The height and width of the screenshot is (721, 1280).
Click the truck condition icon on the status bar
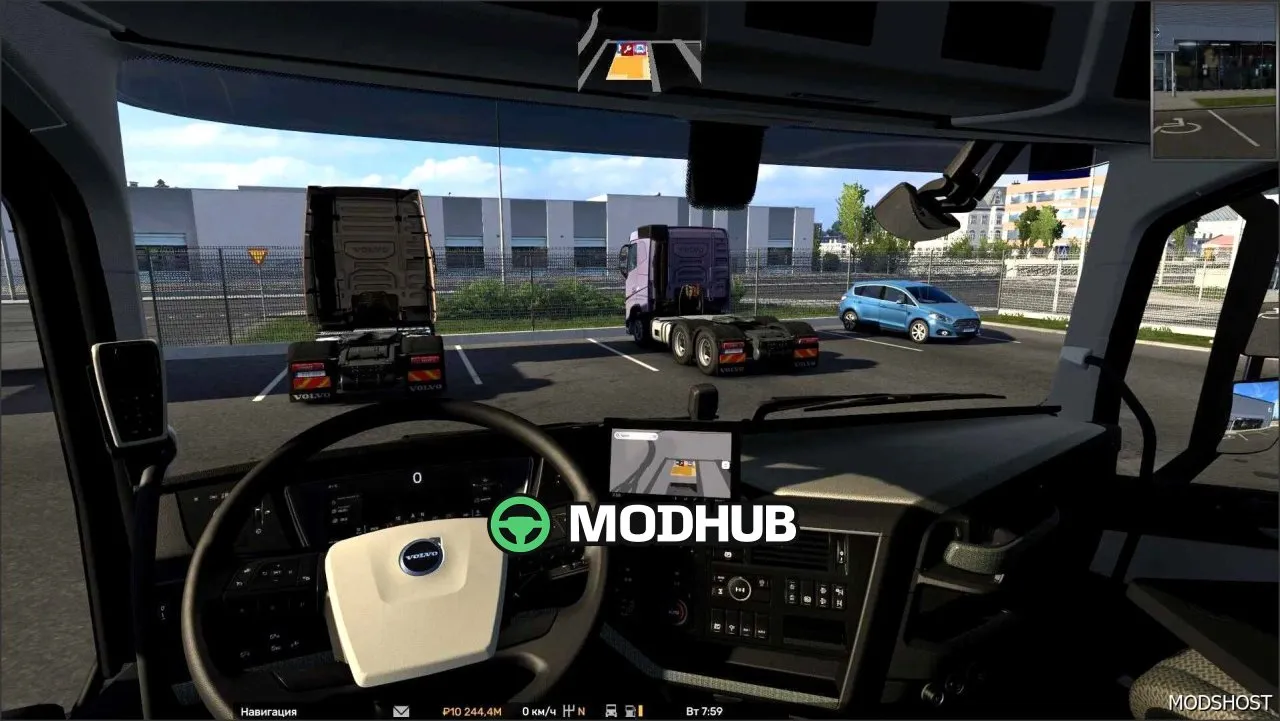[x=611, y=710]
